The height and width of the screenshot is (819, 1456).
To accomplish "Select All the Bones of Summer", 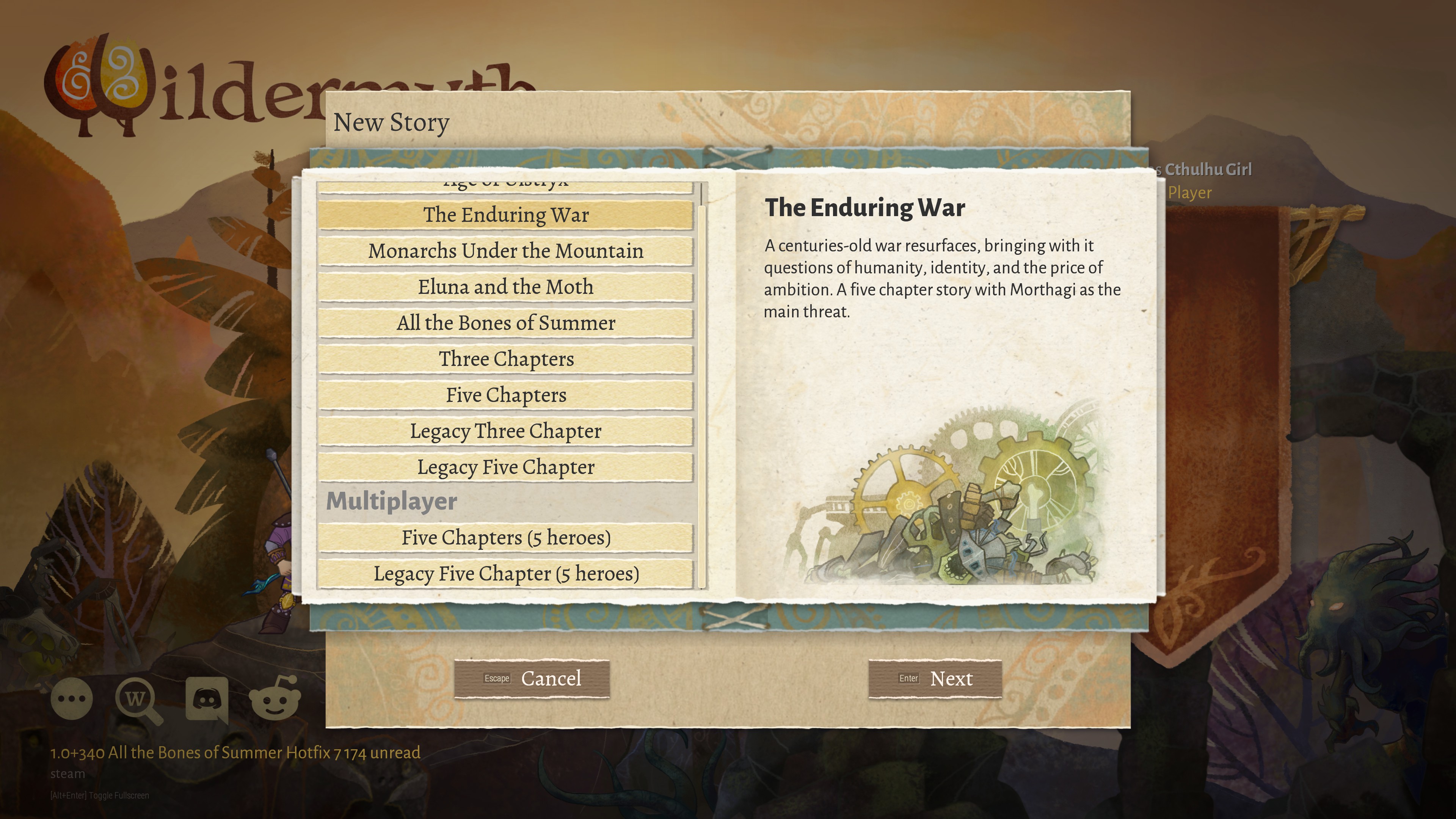I will tap(505, 323).
